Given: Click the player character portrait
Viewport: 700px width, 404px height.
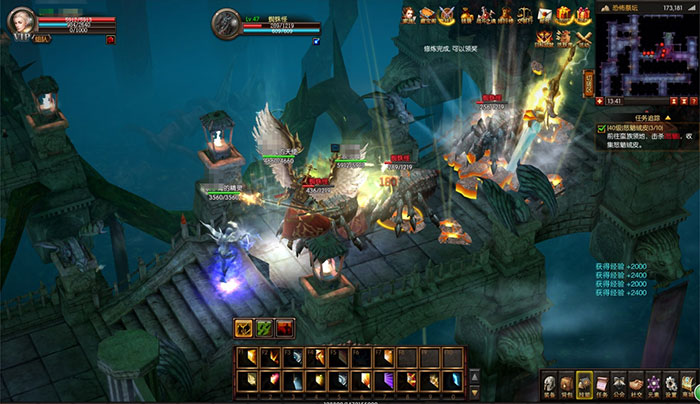Looking at the screenshot, I should [x=23, y=22].
